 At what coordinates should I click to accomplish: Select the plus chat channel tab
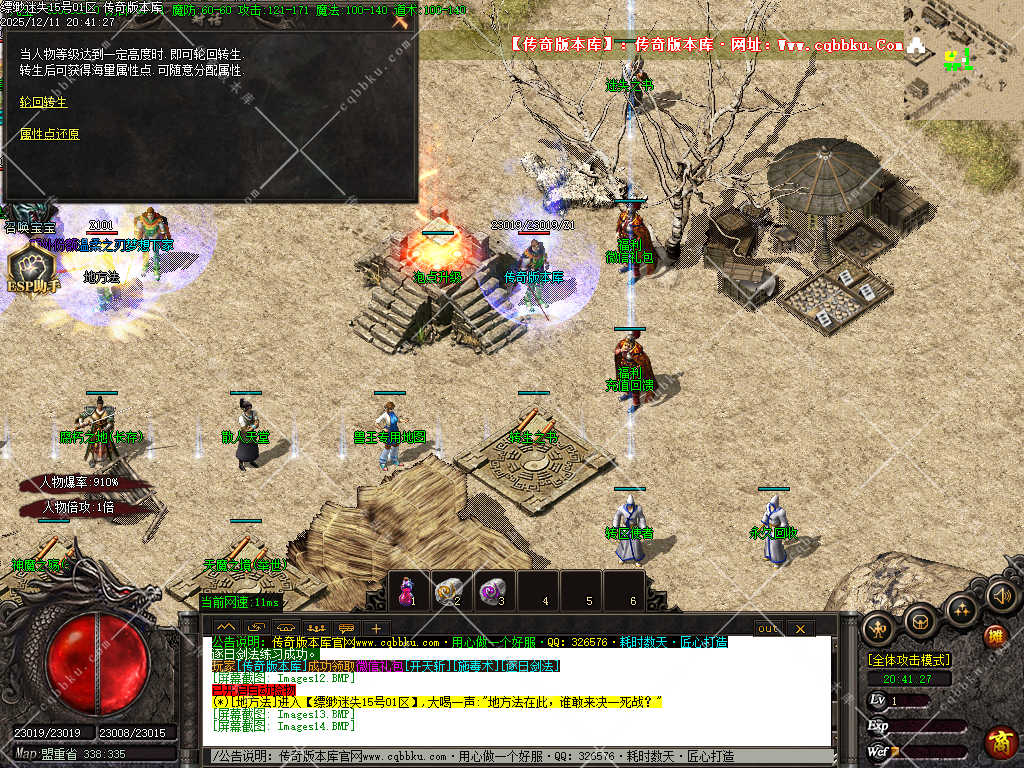(x=376, y=628)
